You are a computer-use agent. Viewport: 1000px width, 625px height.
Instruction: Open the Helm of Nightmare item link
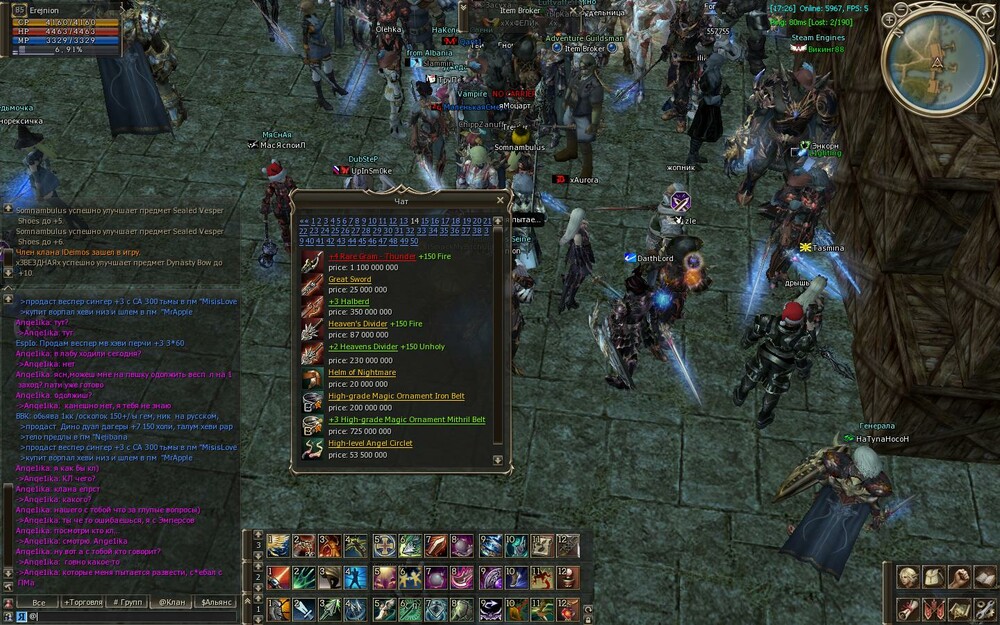coord(362,372)
